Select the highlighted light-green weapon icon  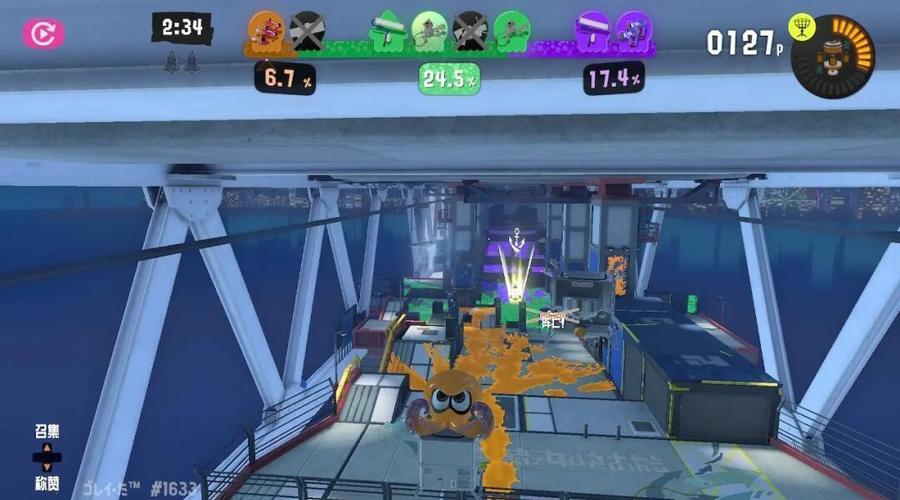[429, 31]
